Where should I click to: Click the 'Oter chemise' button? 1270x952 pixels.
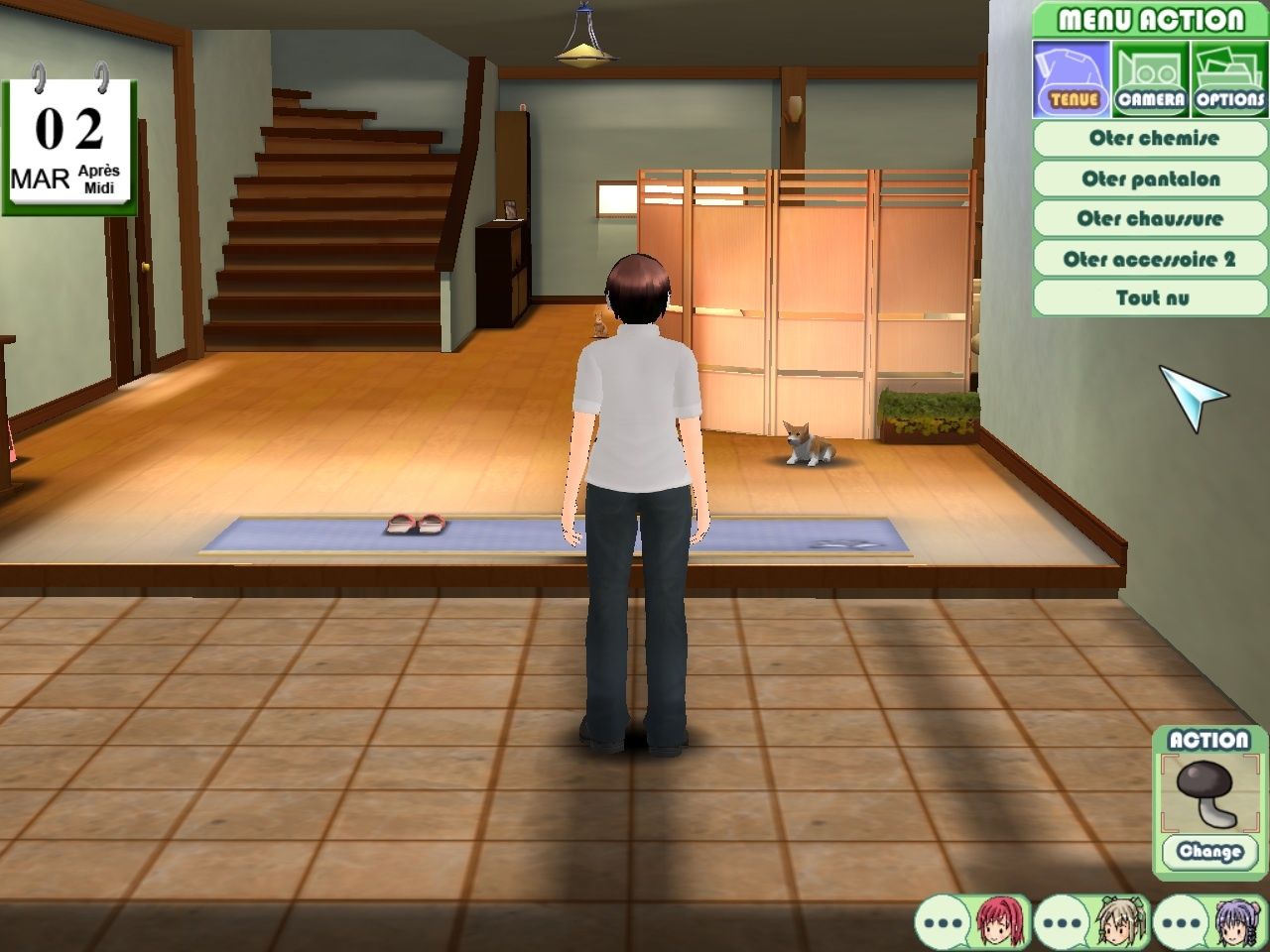(x=1149, y=139)
